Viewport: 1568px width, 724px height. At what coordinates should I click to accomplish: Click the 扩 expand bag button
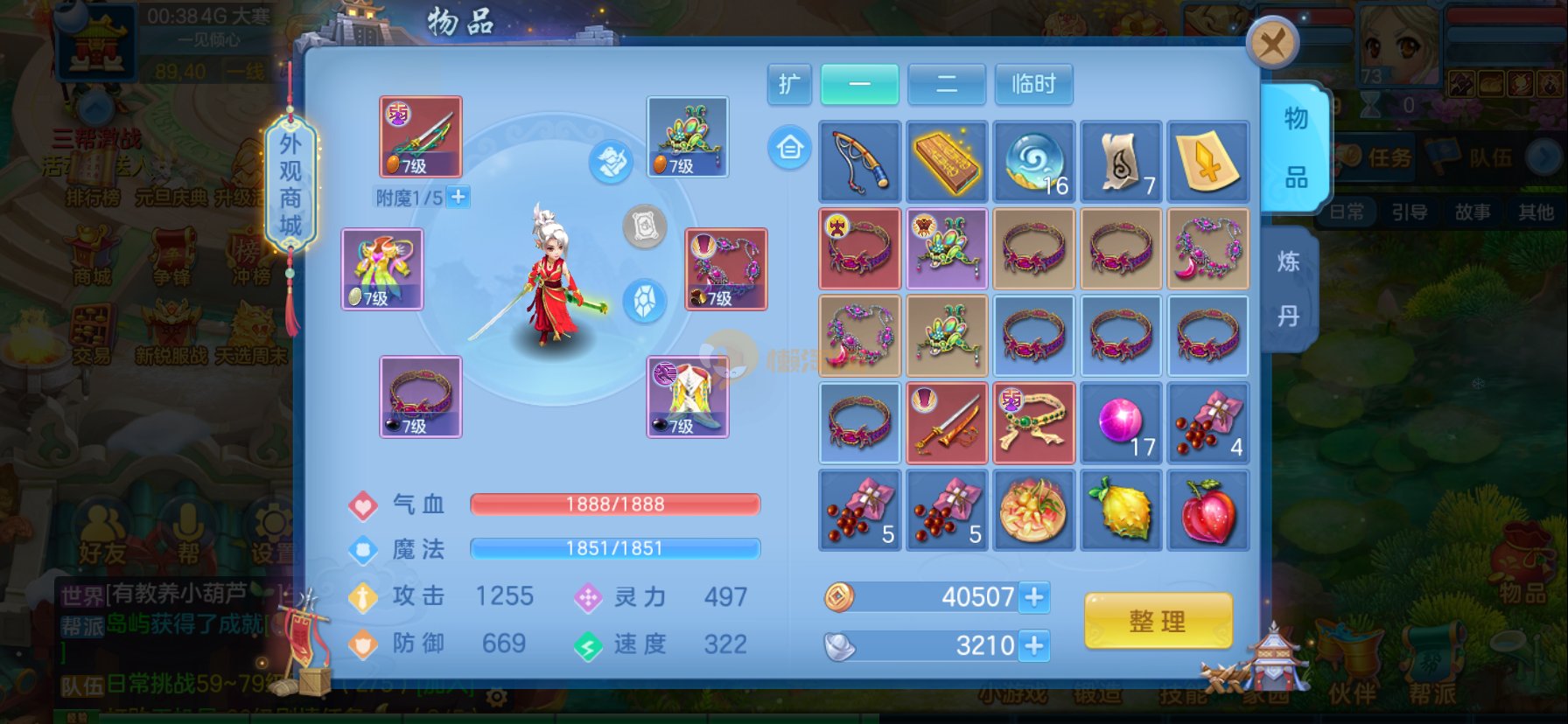tap(789, 84)
